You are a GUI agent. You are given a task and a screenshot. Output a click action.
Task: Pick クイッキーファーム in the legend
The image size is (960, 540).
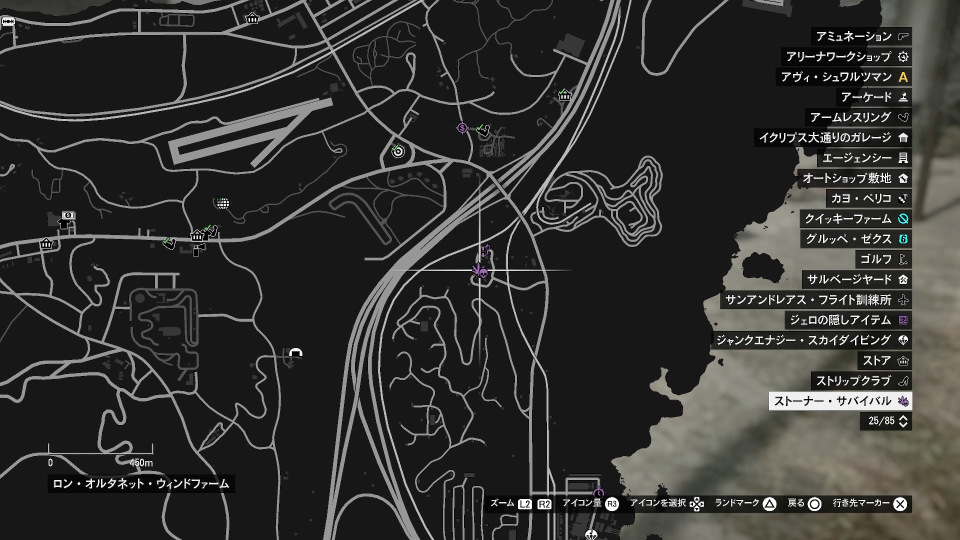point(855,219)
